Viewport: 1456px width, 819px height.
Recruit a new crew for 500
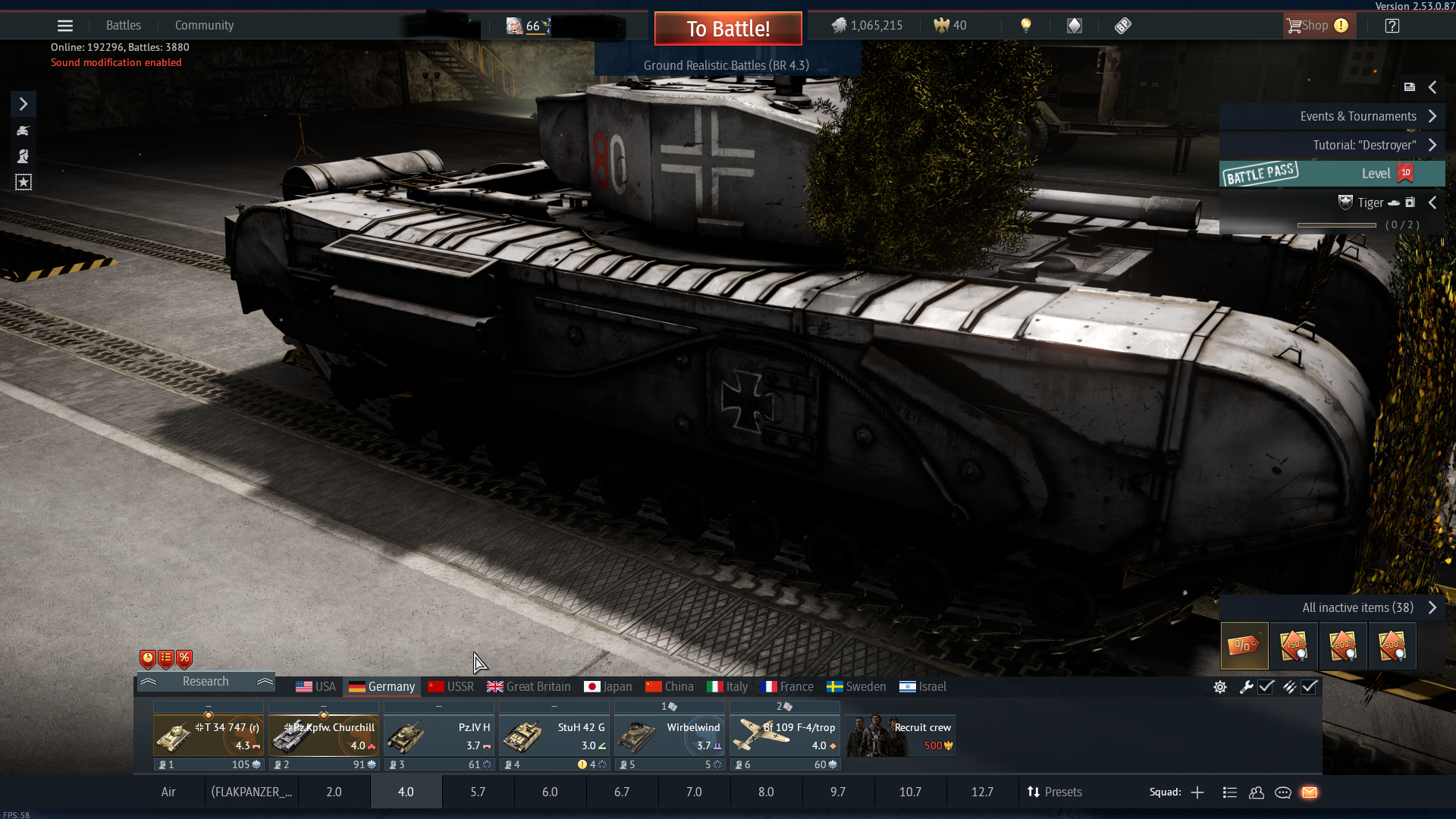point(900,736)
